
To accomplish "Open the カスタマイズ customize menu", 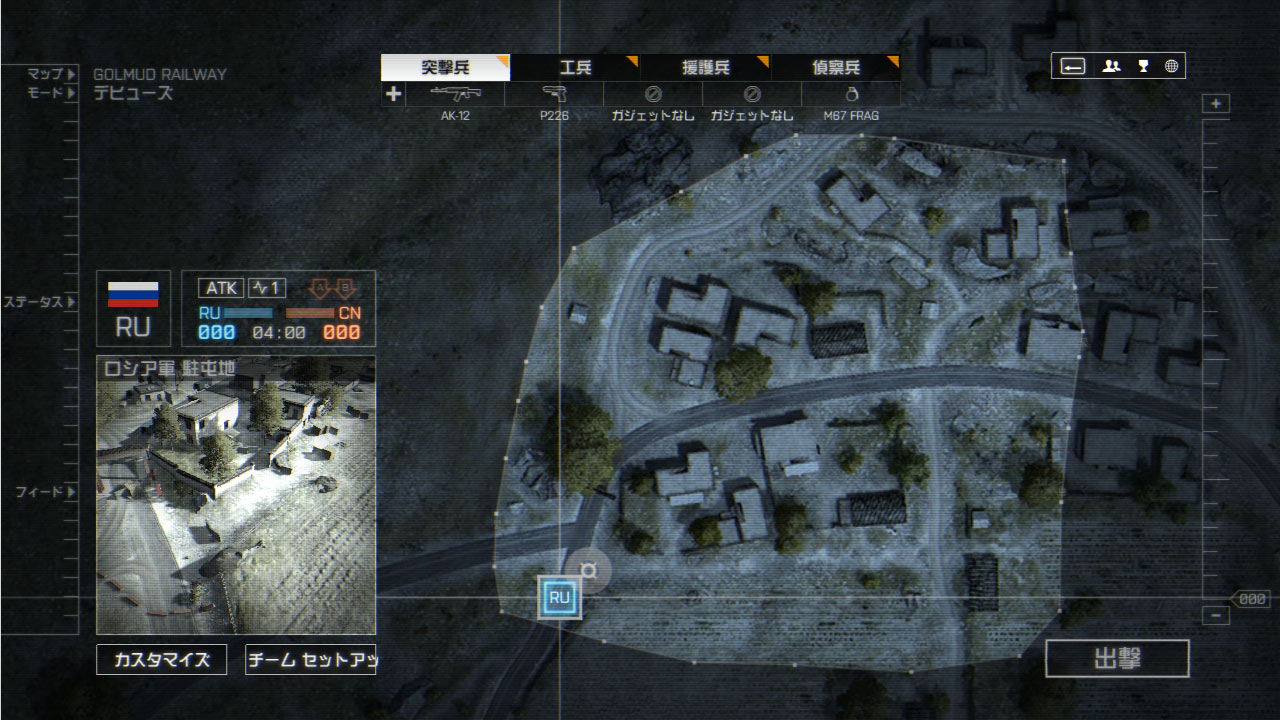I will point(161,660).
